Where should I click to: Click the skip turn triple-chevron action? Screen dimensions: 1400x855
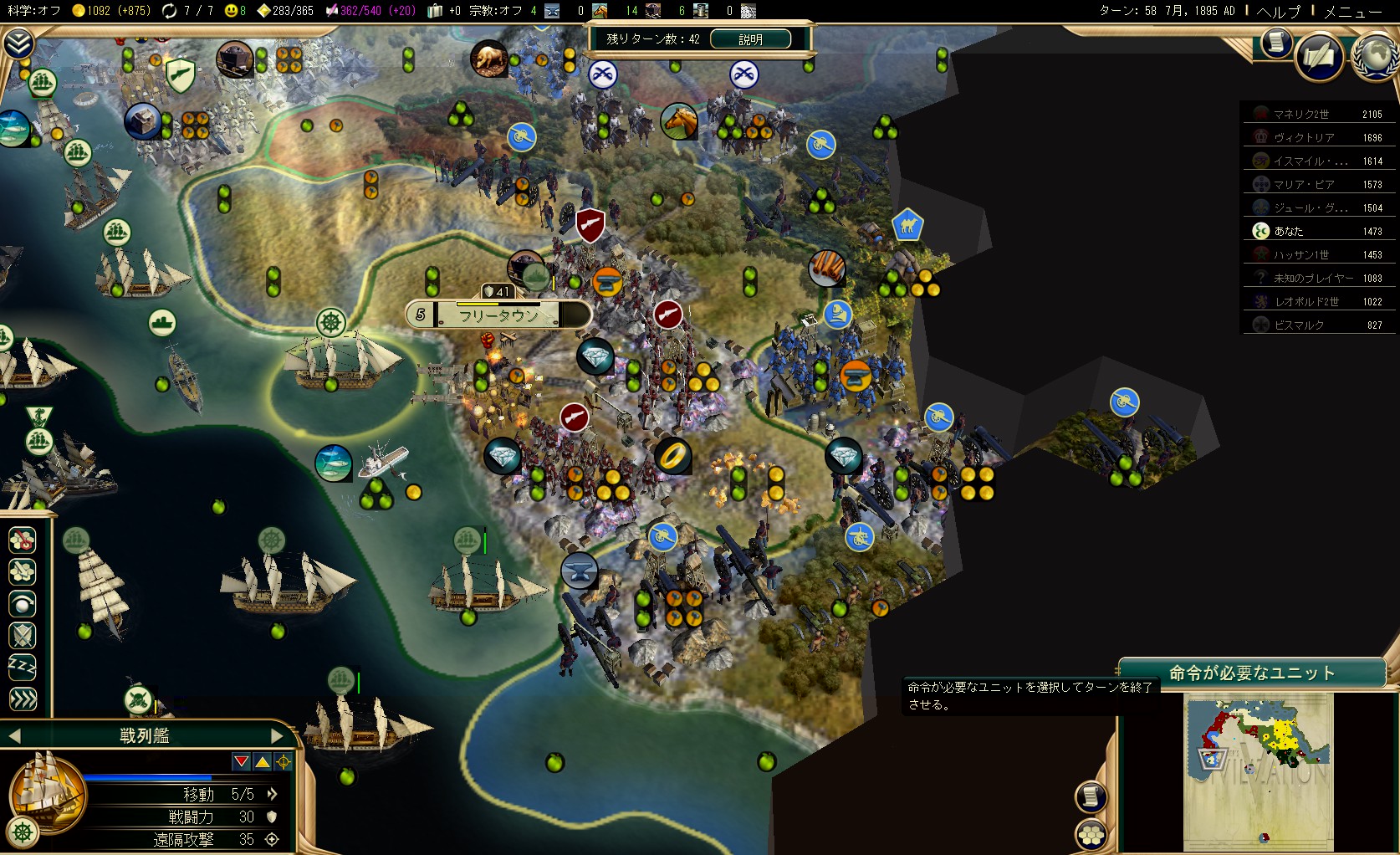click(23, 699)
